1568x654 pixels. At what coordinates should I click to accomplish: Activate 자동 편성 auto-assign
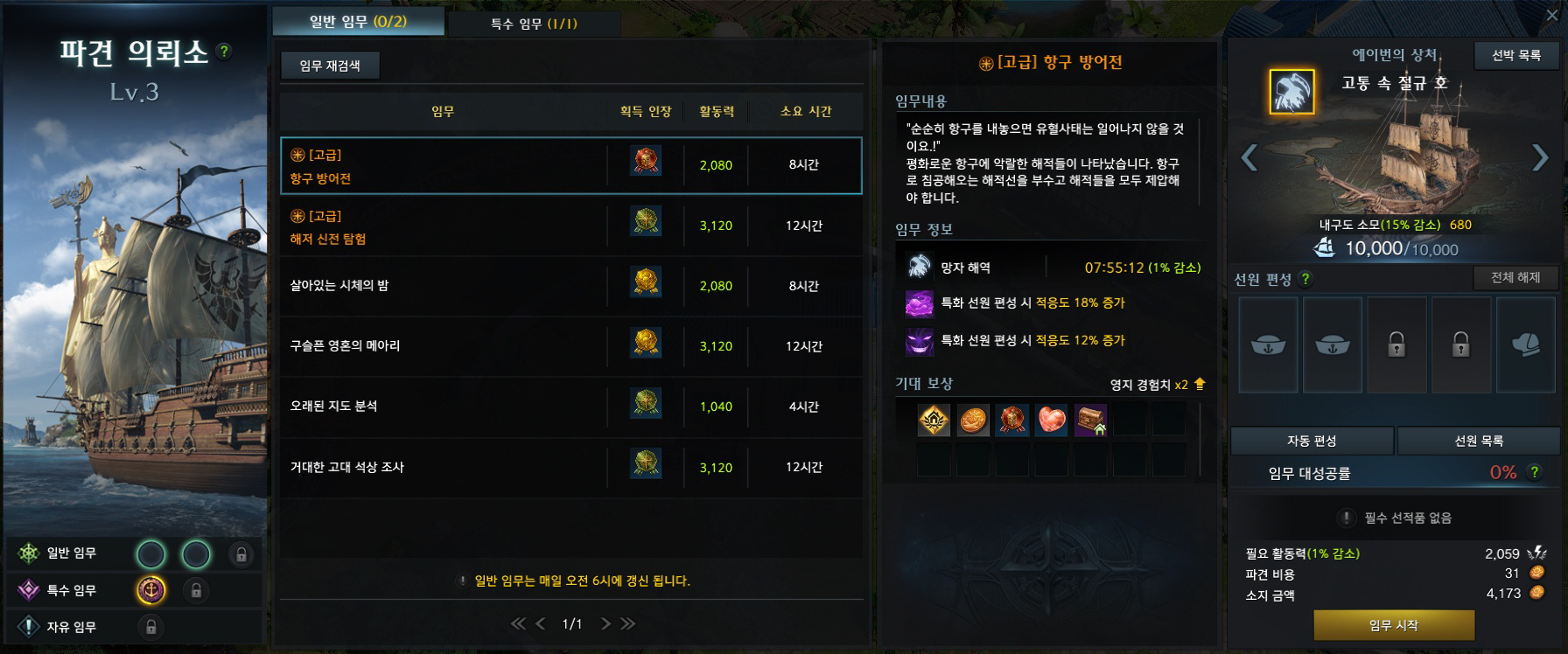[x=1311, y=442]
